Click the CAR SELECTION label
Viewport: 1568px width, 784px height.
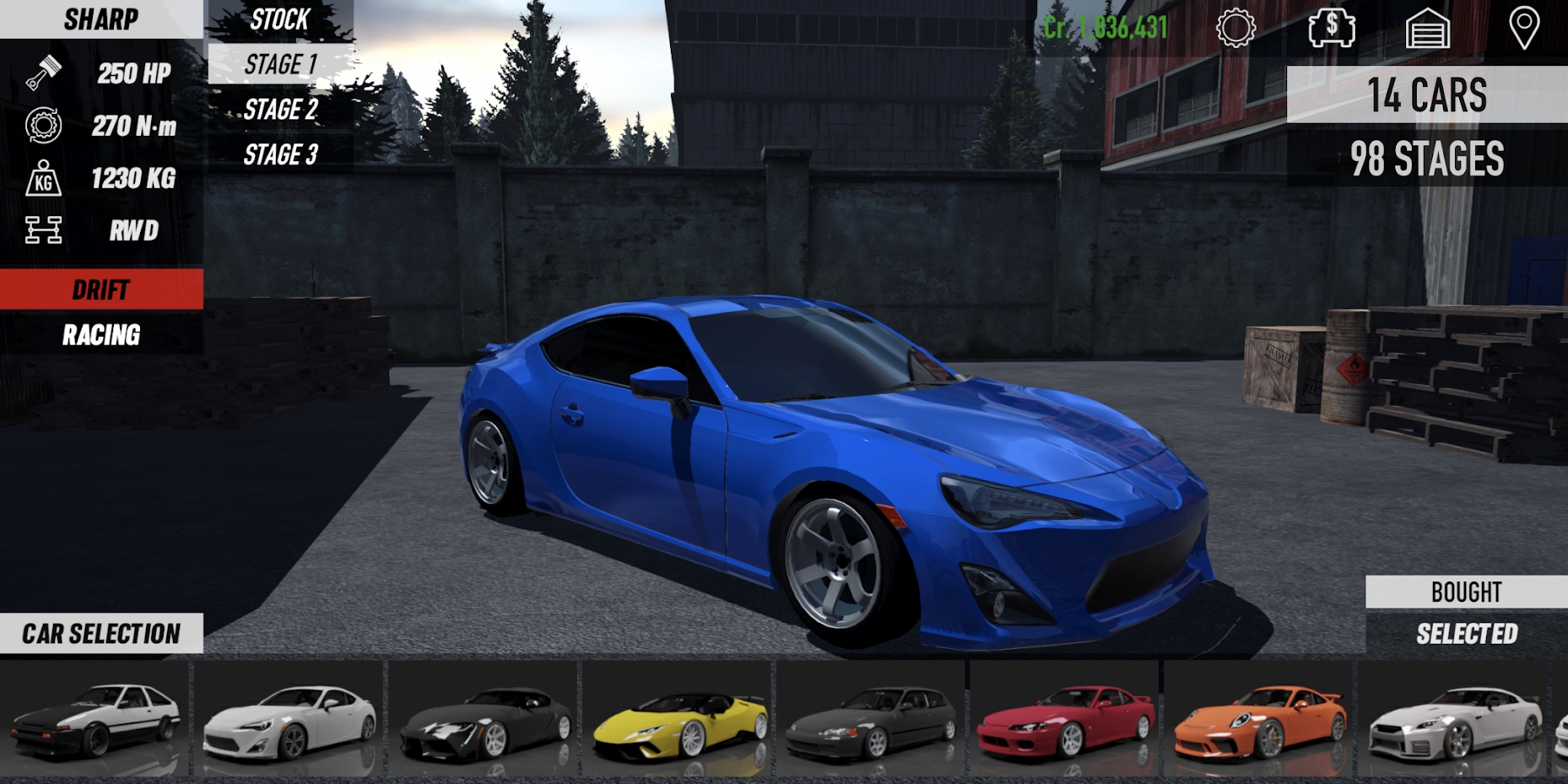pyautogui.click(x=101, y=634)
